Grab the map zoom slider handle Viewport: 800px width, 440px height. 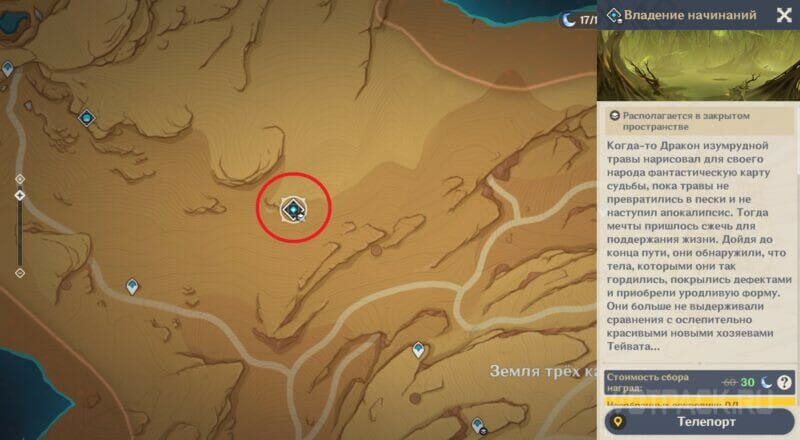20,195
